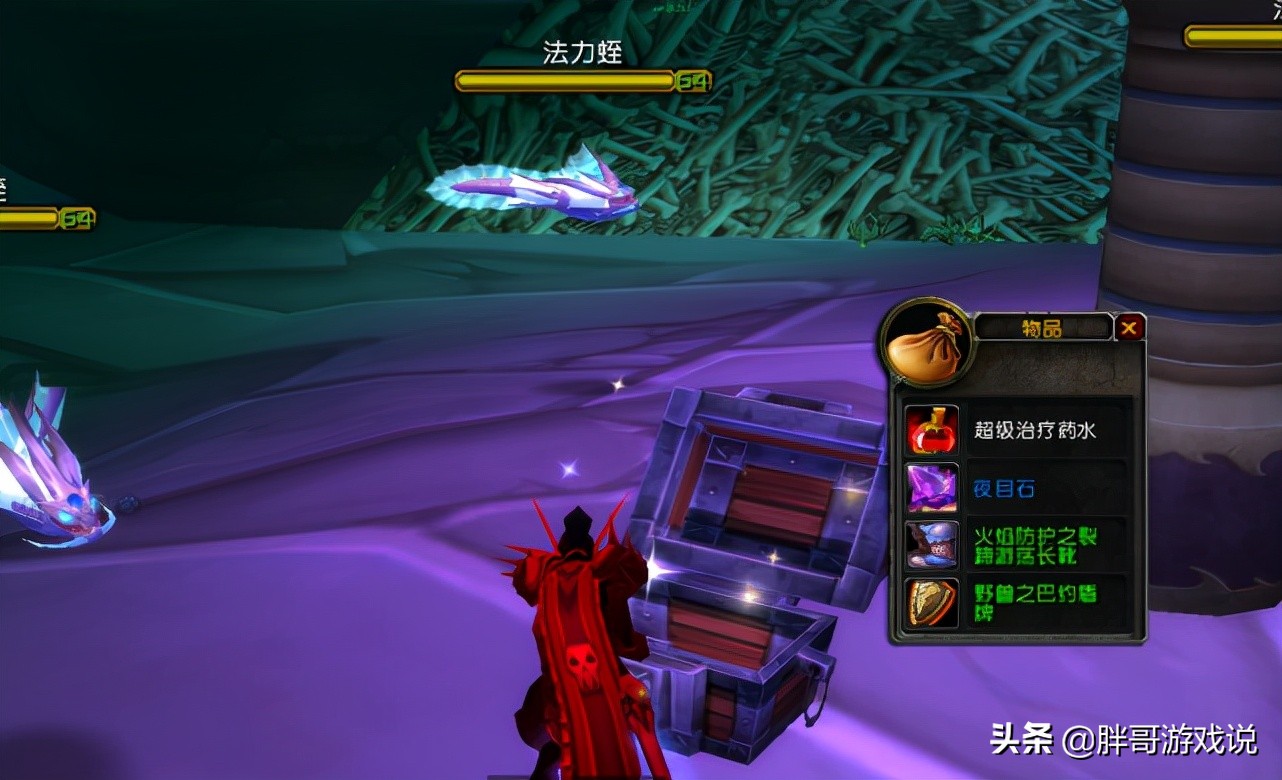Click 法力蛭's yellow health bar
1282x780 pixels.
[565, 80]
